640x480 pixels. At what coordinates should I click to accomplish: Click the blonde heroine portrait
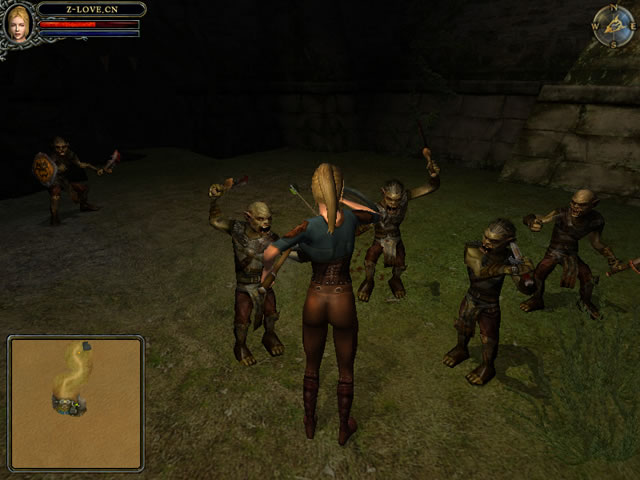click(17, 23)
